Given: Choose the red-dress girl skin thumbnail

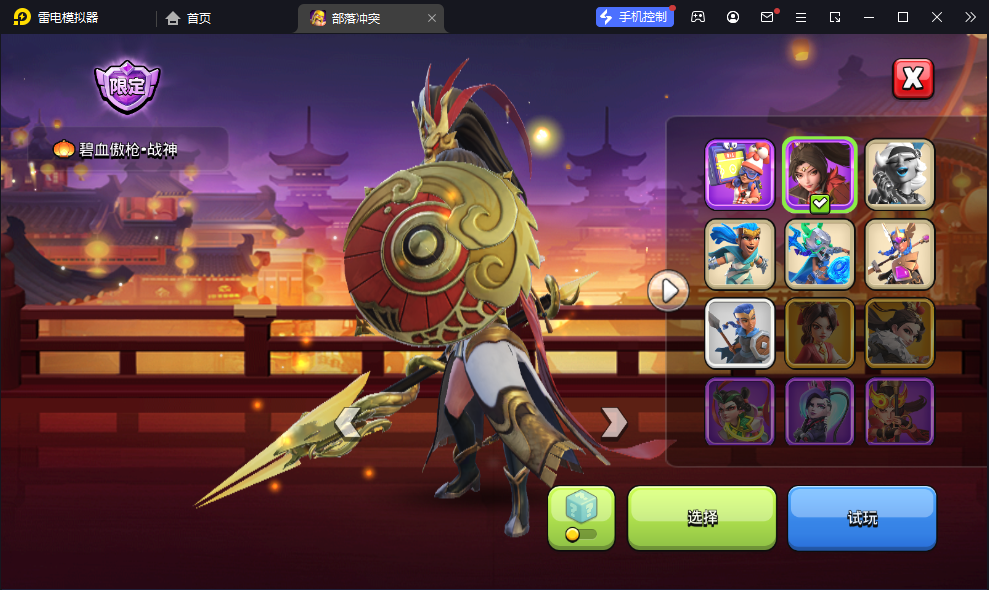Looking at the screenshot, I should [x=819, y=333].
